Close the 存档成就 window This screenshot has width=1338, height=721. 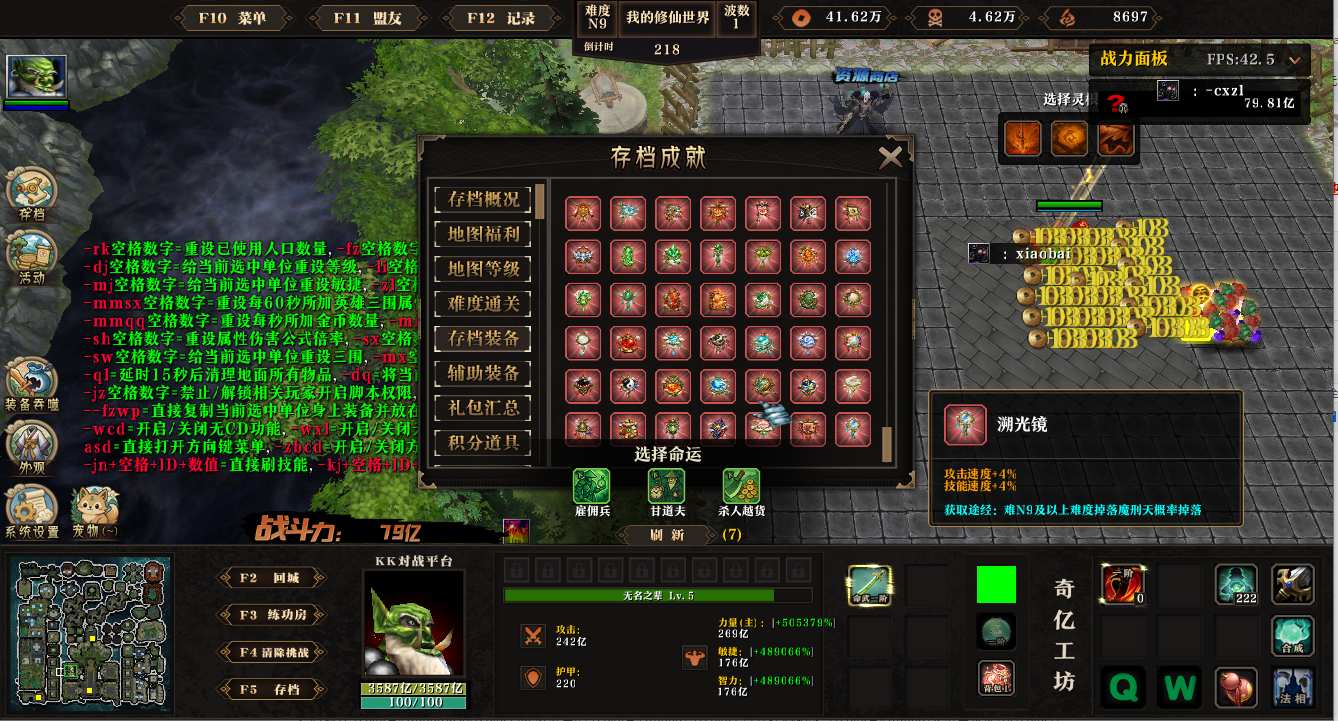pyautogui.click(x=889, y=156)
